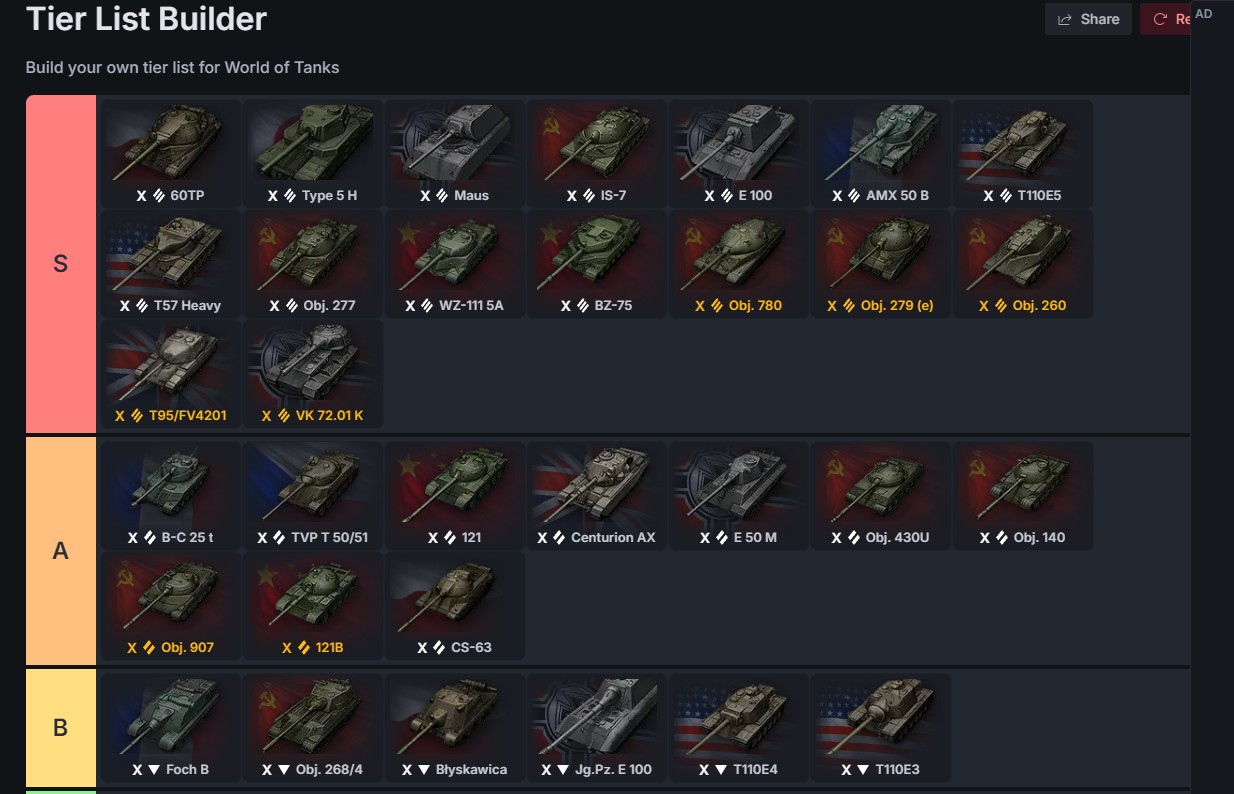Pick the Obj. 907 tank card
Viewport: 1234px width, 794px height.
(171, 605)
